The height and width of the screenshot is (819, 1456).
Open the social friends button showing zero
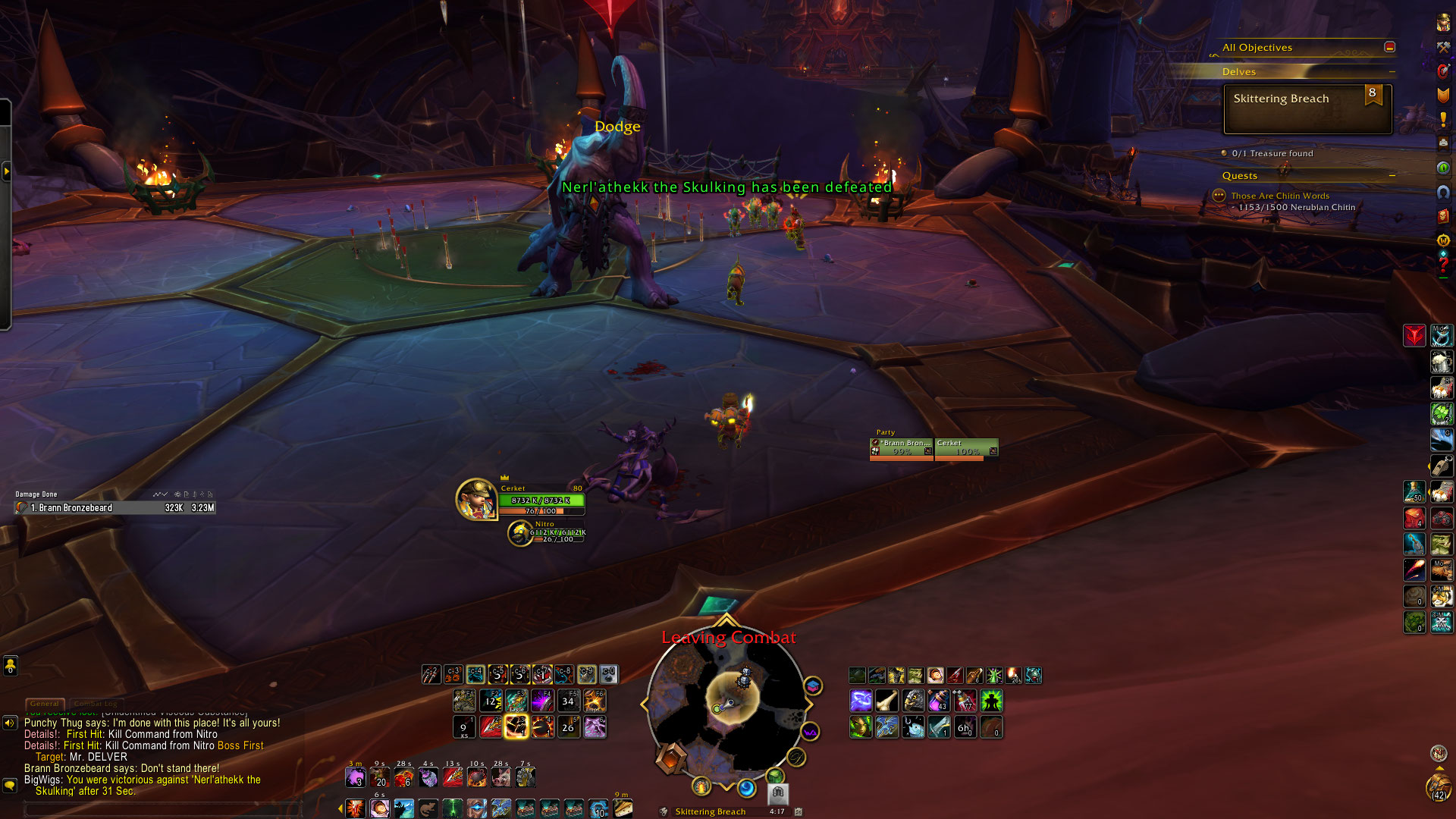coord(10,667)
